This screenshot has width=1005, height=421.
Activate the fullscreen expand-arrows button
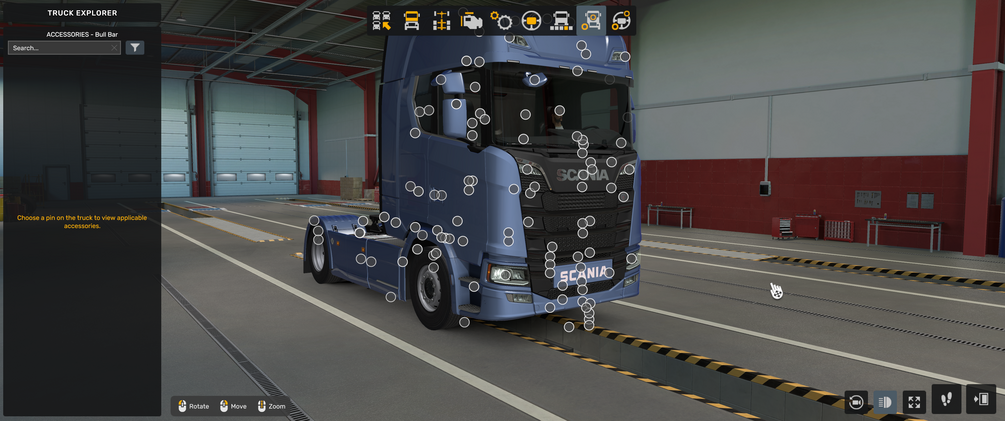[914, 401]
